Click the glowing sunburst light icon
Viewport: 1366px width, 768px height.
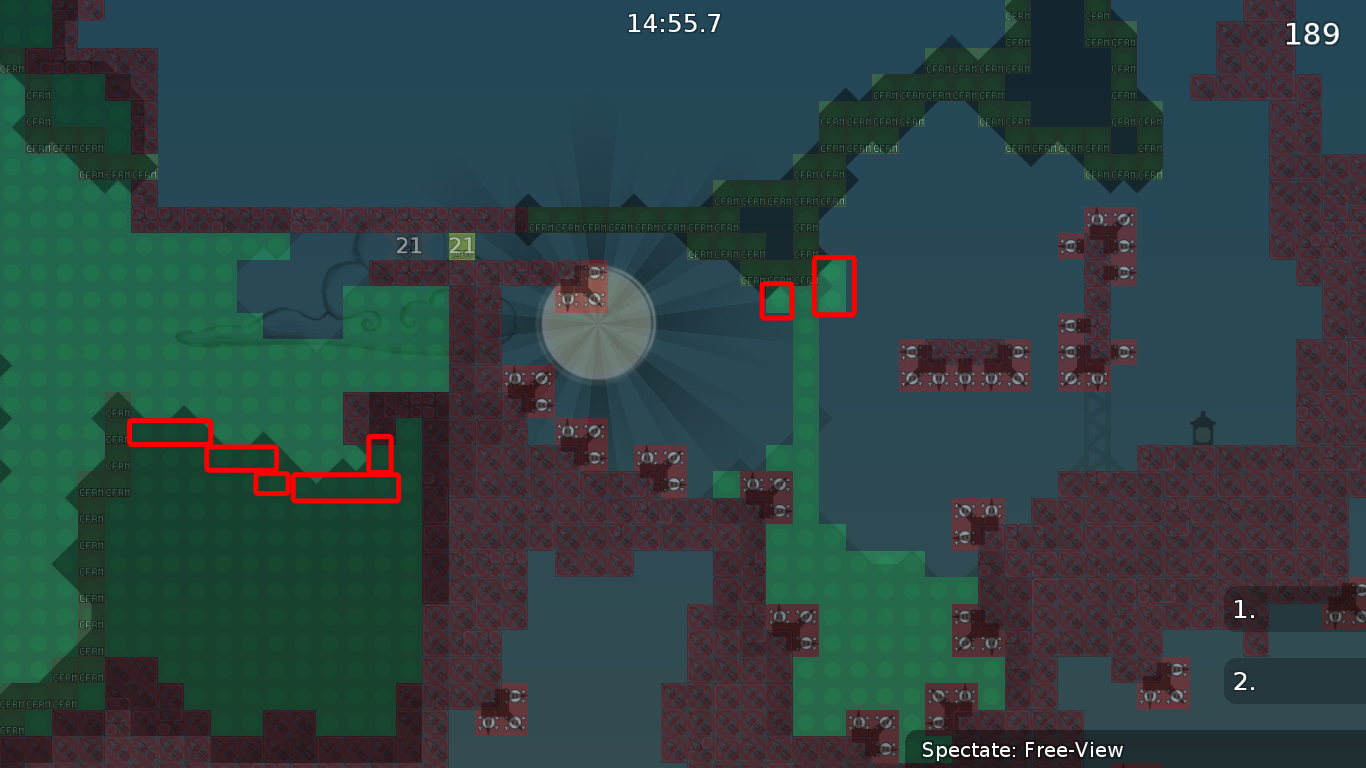(598, 323)
